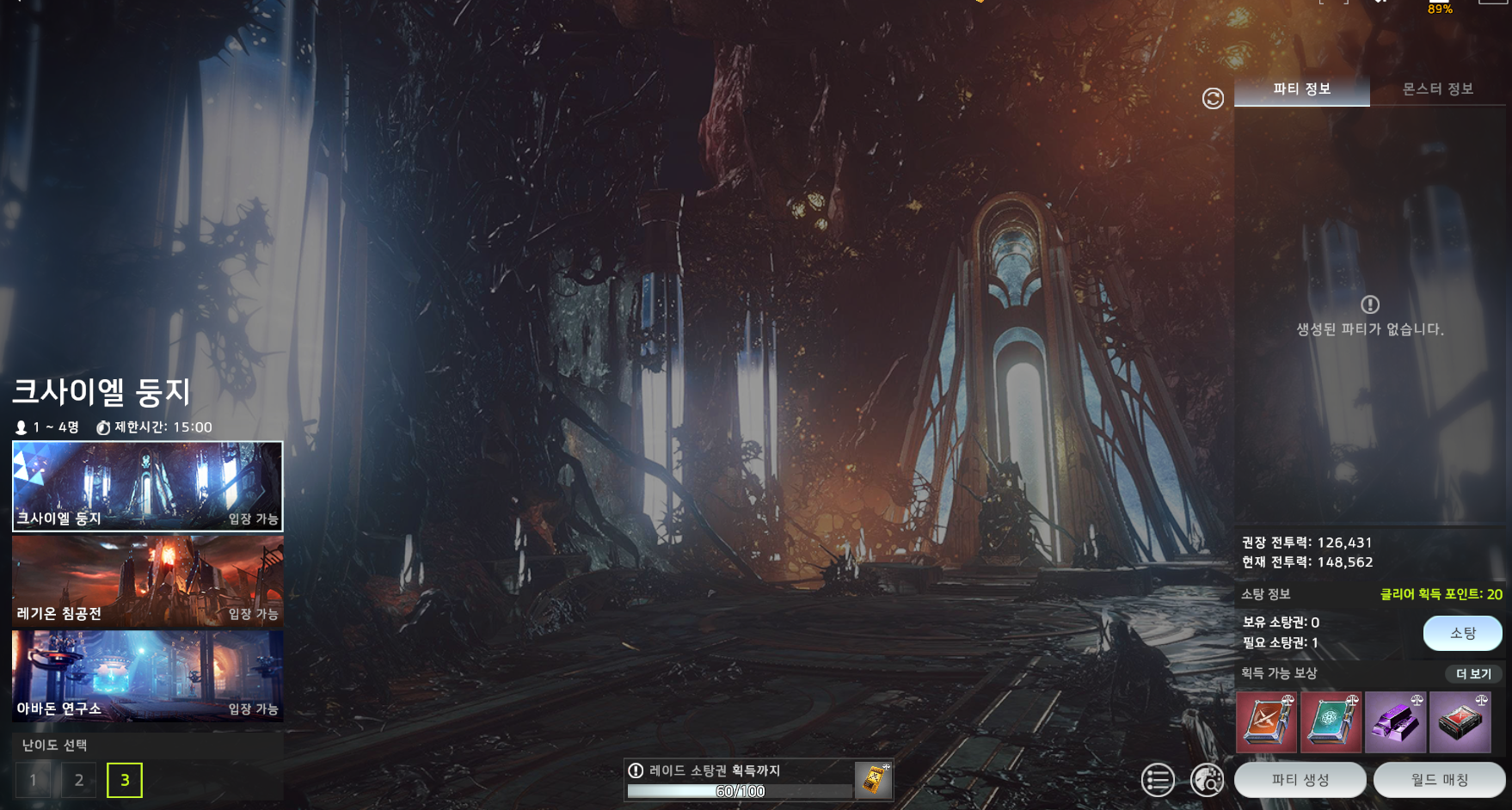Screen dimensions: 1512x810
Task: Click the 소탕 sweep button
Action: click(x=1462, y=634)
